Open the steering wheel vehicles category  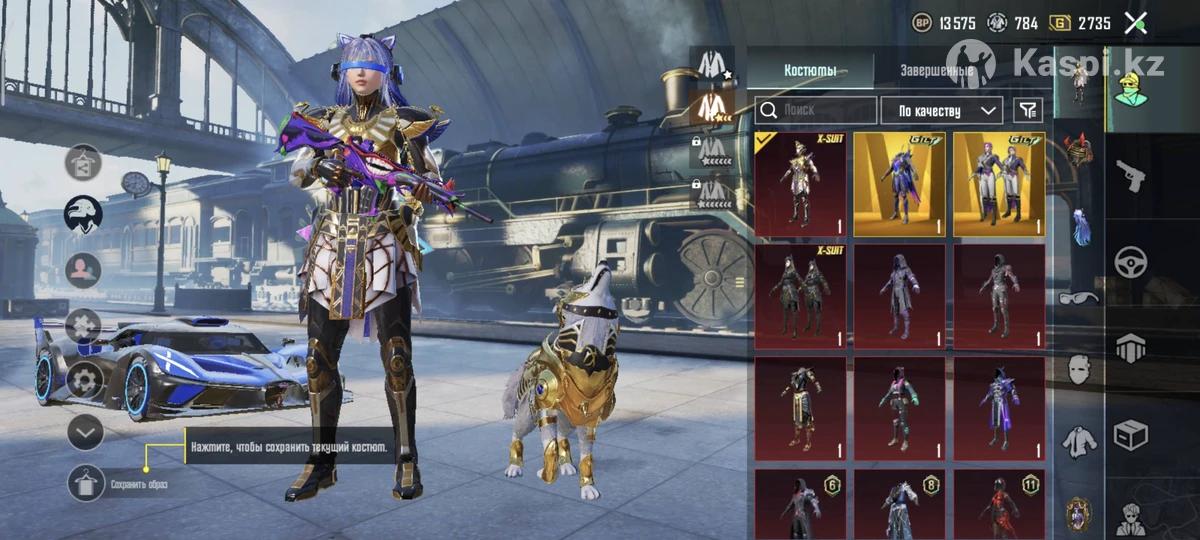point(1131,262)
